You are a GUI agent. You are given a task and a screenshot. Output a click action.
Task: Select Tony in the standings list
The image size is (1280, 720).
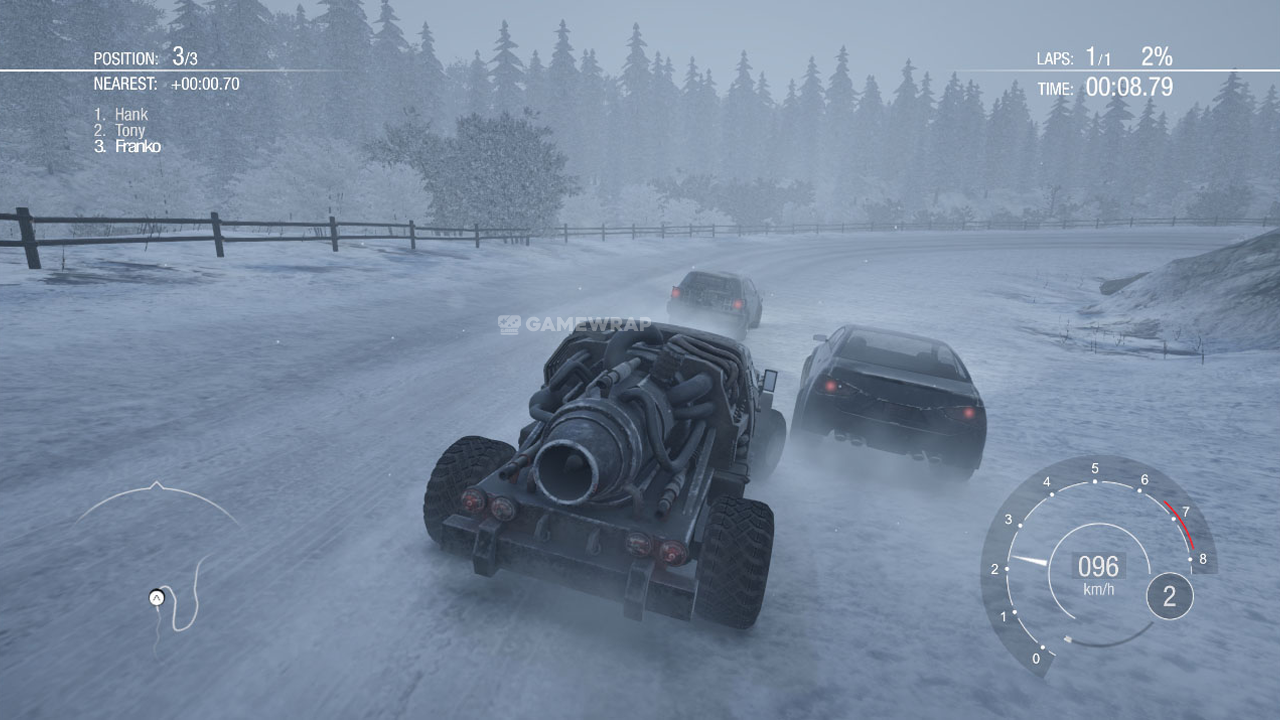point(129,131)
